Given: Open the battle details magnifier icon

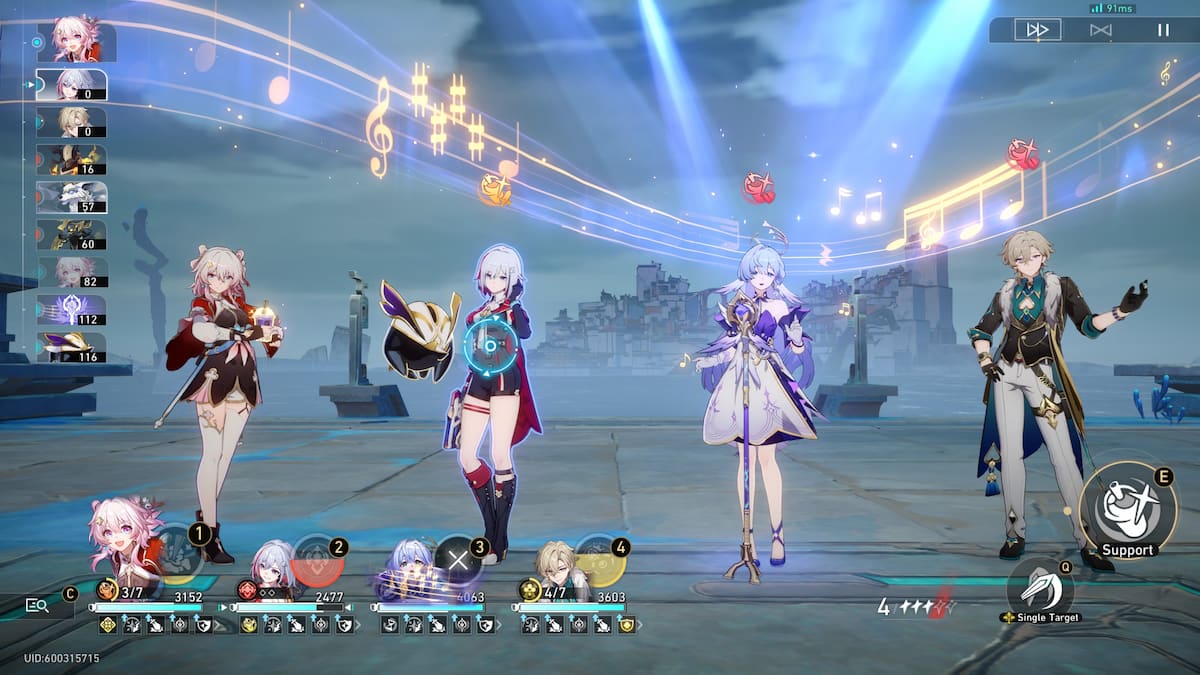Looking at the screenshot, I should click(x=38, y=604).
